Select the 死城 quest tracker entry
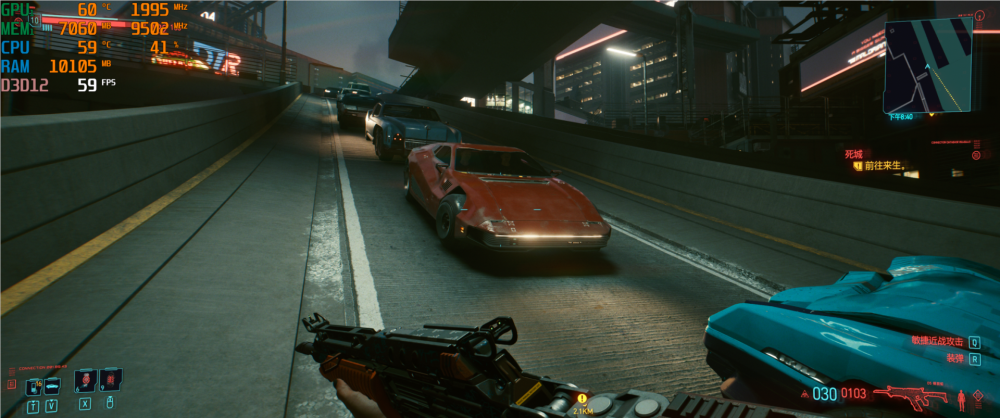This screenshot has height=418, width=1000. pos(853,154)
